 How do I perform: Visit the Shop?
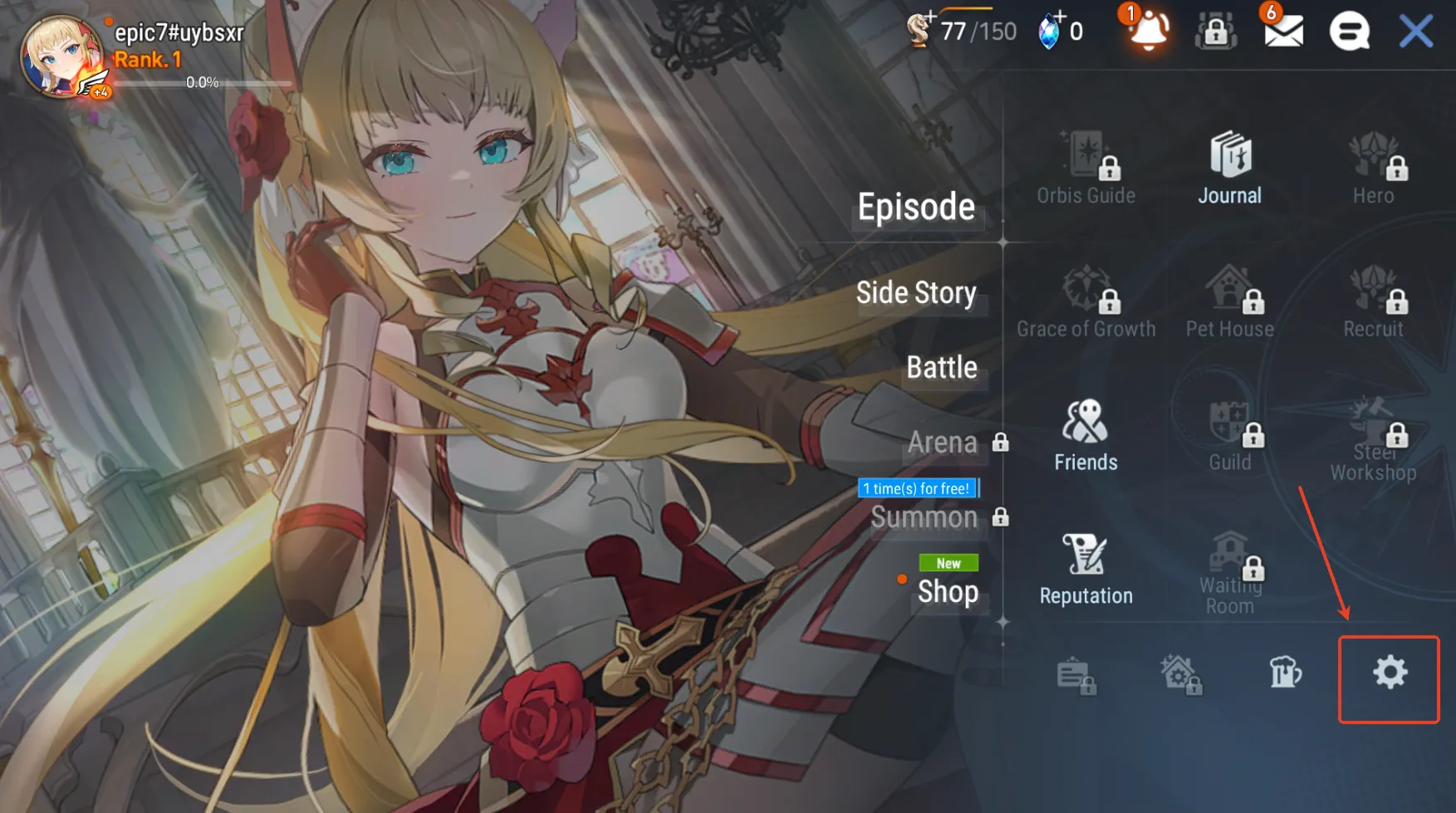(948, 592)
